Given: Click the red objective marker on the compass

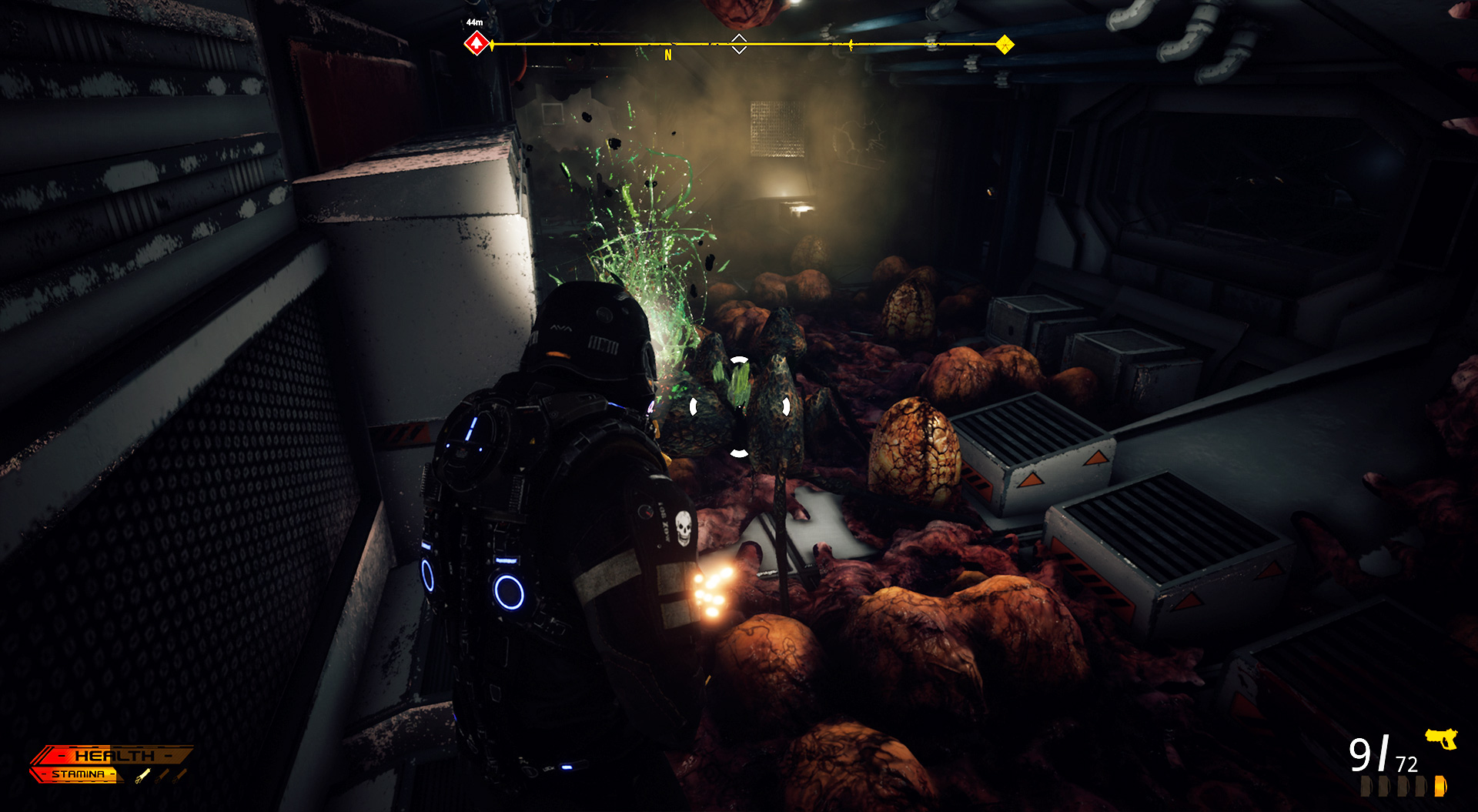Looking at the screenshot, I should [477, 44].
